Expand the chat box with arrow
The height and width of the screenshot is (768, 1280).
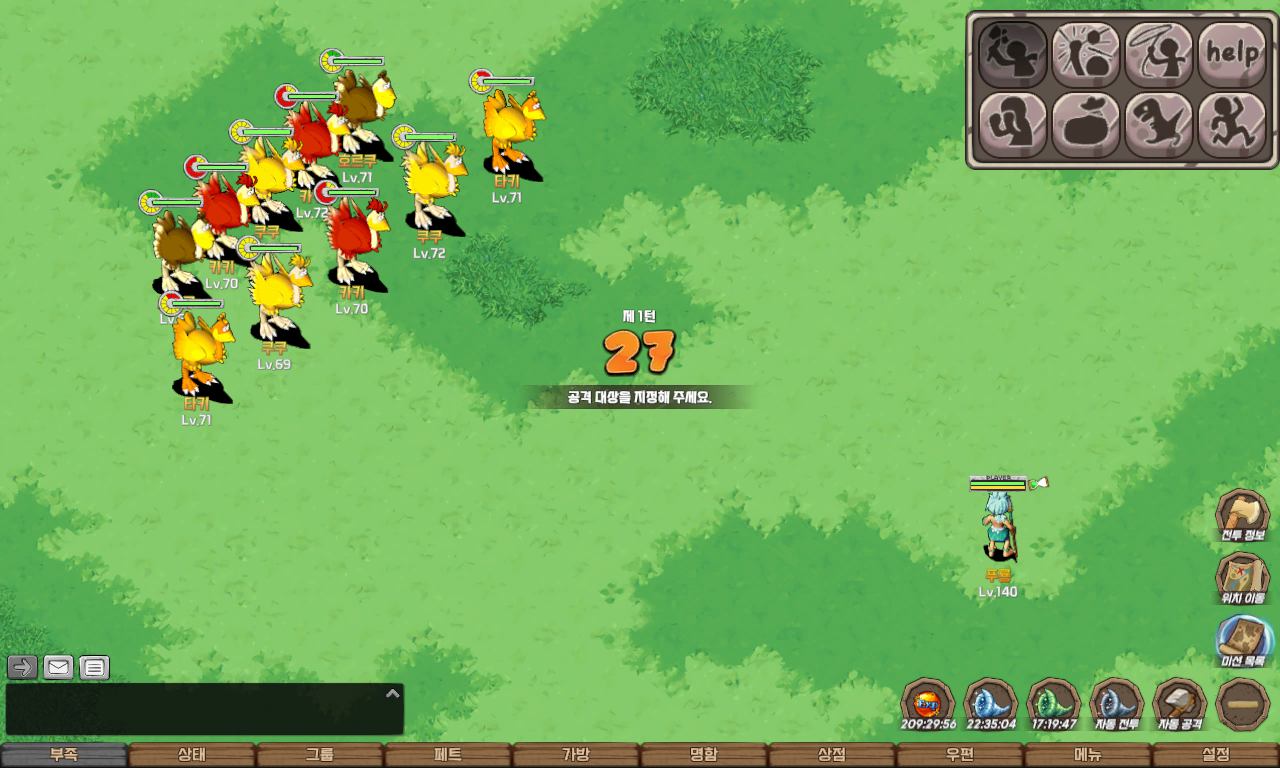(x=393, y=693)
